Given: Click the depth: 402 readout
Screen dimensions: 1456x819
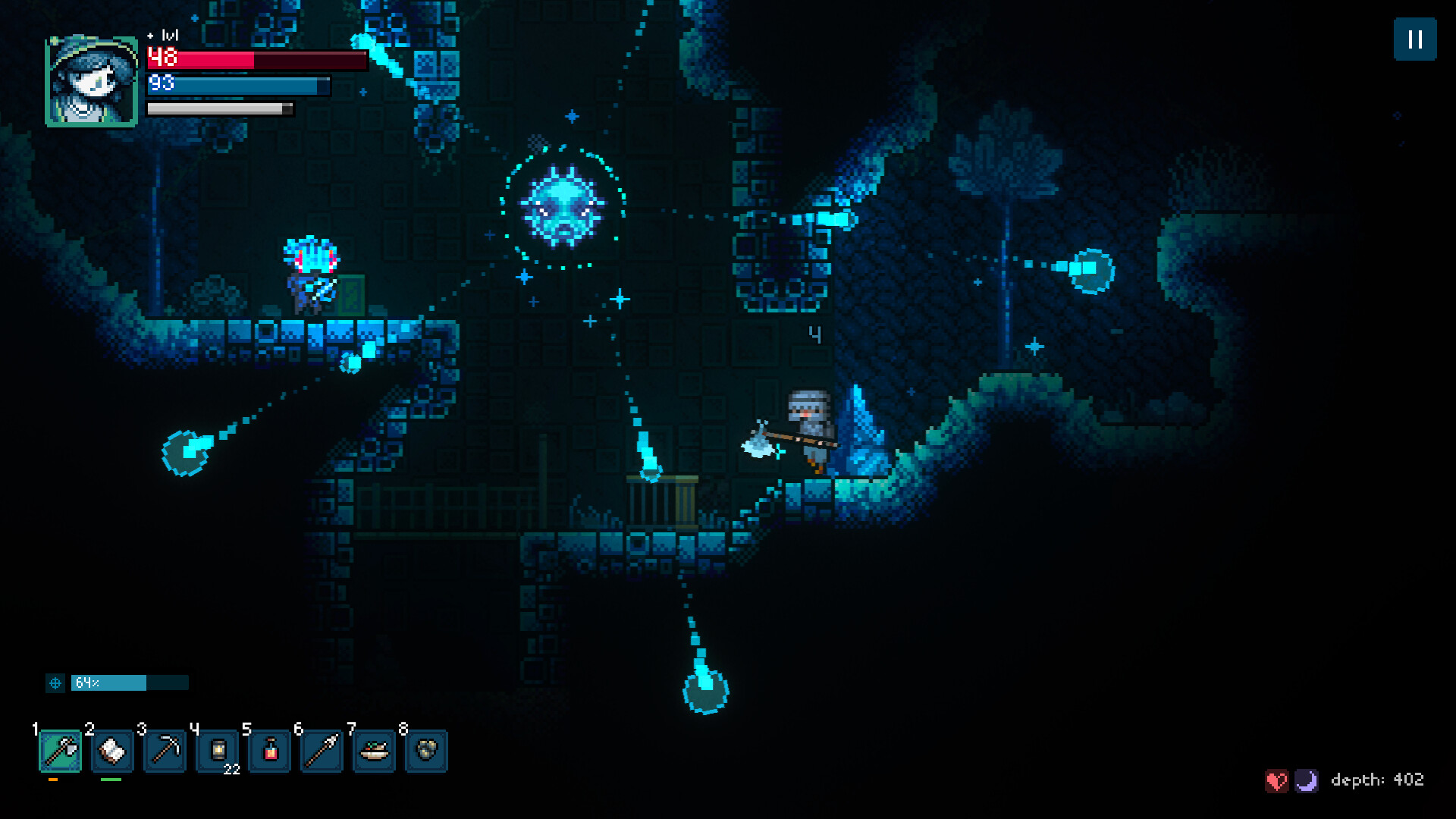Looking at the screenshot, I should tap(1376, 780).
